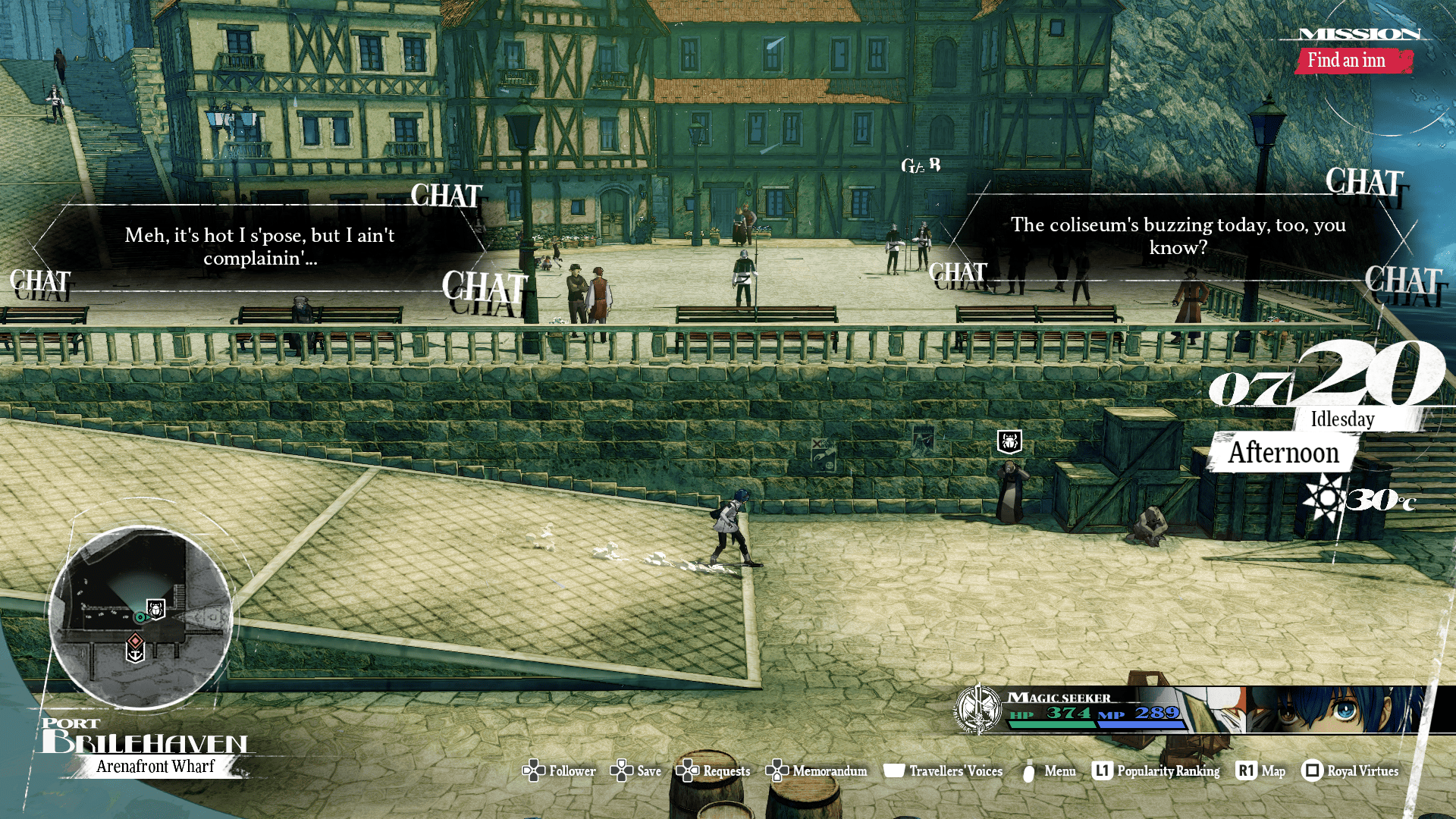Choose the Save option
This screenshot has width=1456, height=819.
point(636,771)
